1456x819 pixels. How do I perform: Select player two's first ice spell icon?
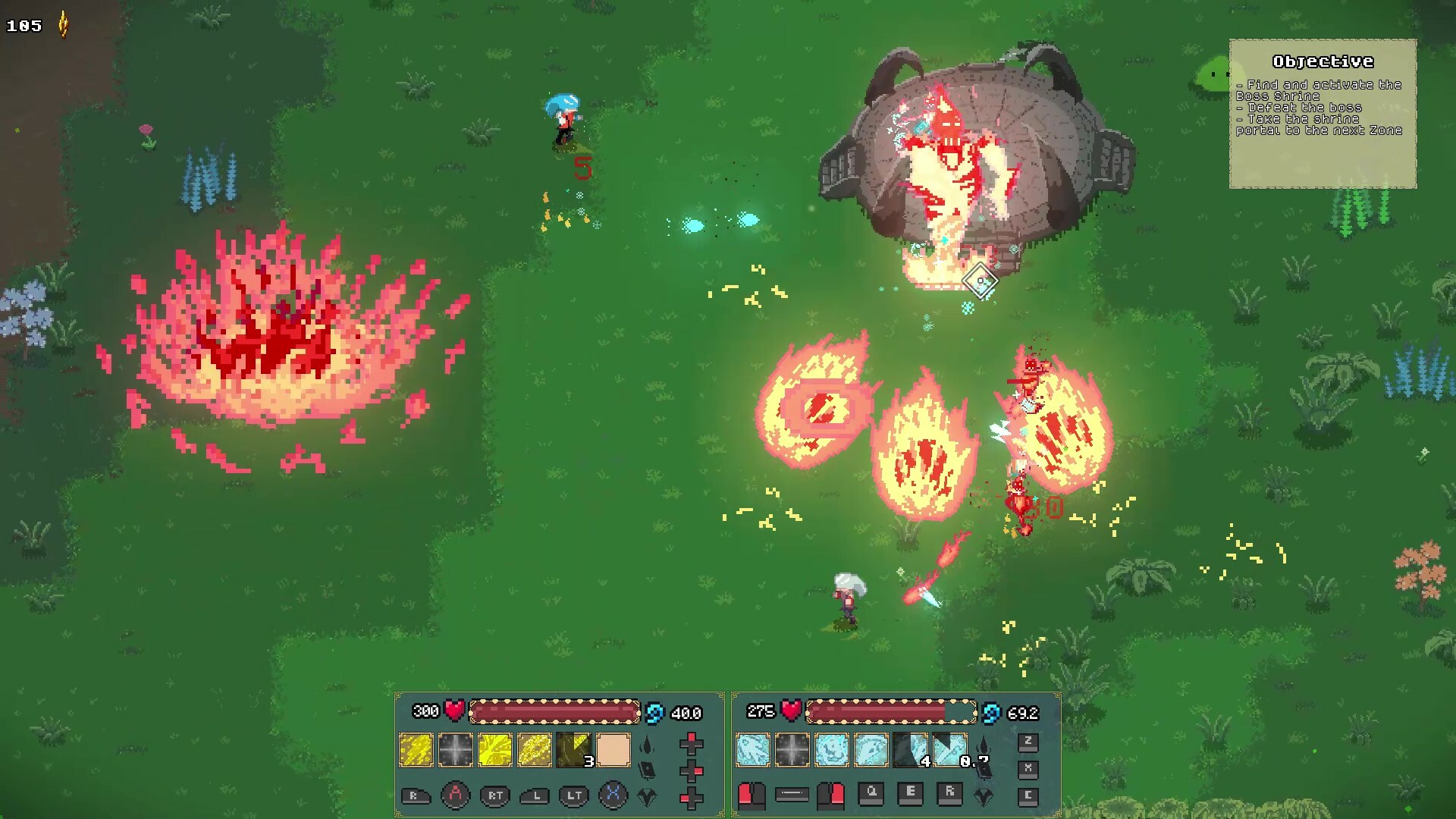pos(752,749)
